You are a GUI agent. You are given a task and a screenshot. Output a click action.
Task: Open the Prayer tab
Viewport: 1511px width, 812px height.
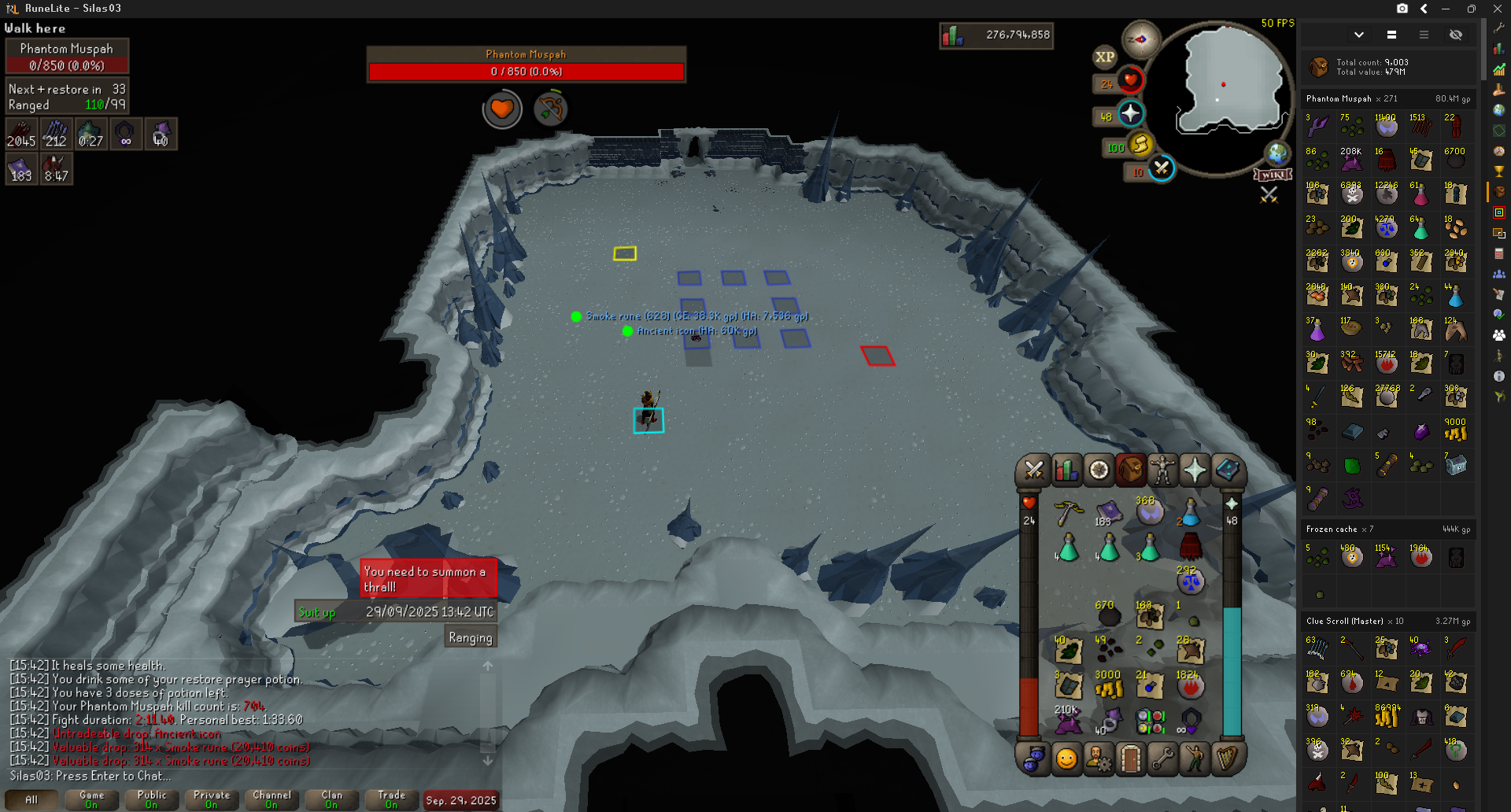1195,471
